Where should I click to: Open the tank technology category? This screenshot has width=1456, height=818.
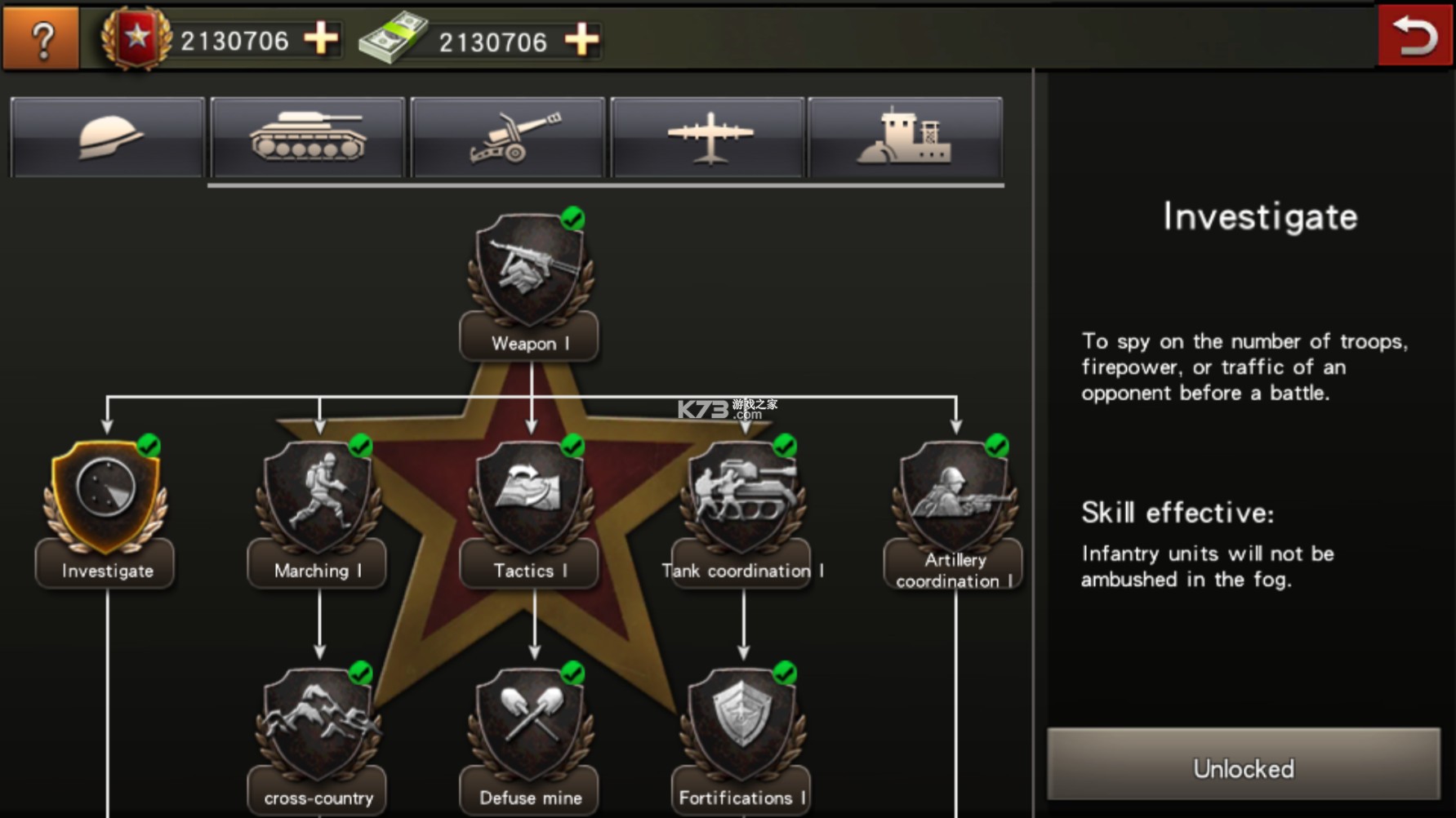[x=307, y=136]
